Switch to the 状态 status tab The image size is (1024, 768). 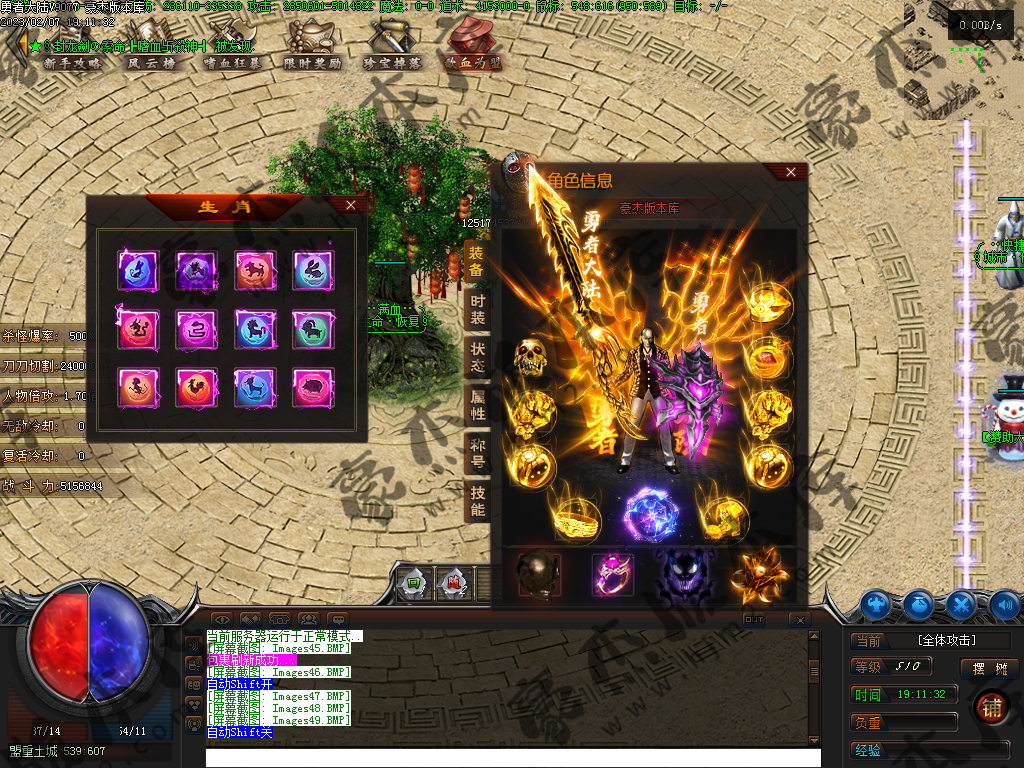(477, 357)
